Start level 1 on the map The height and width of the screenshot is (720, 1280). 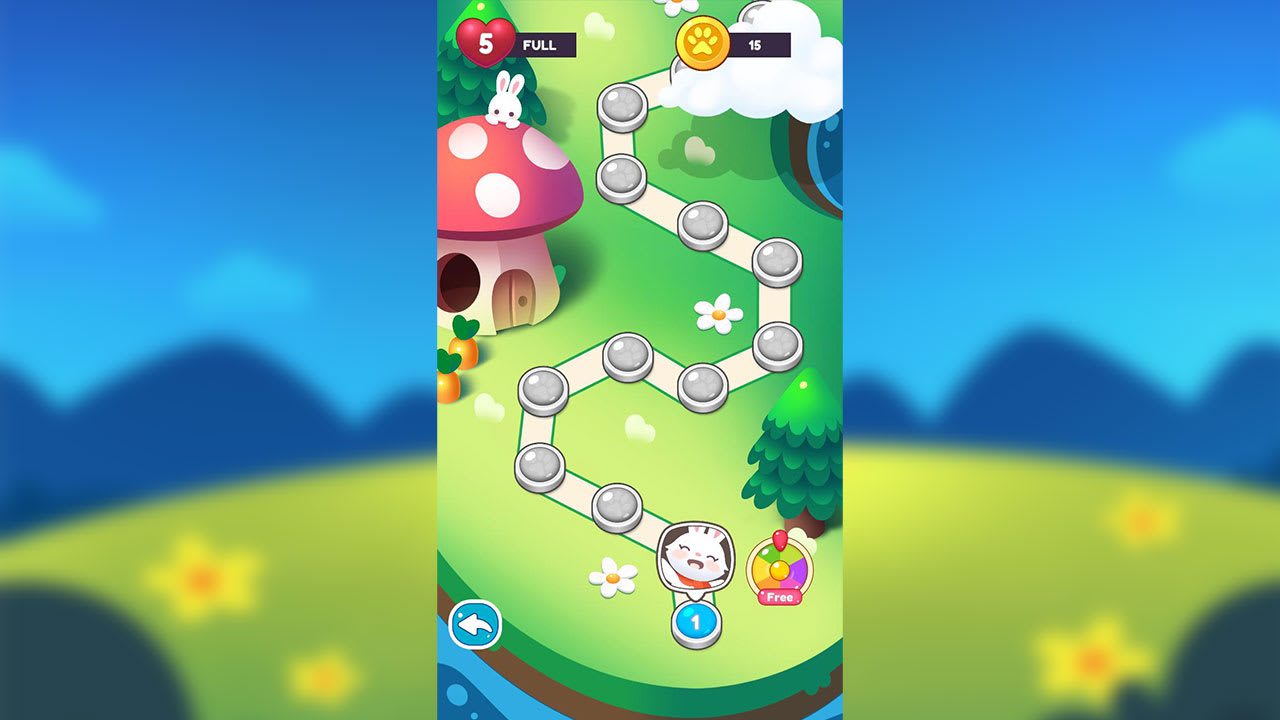[697, 620]
